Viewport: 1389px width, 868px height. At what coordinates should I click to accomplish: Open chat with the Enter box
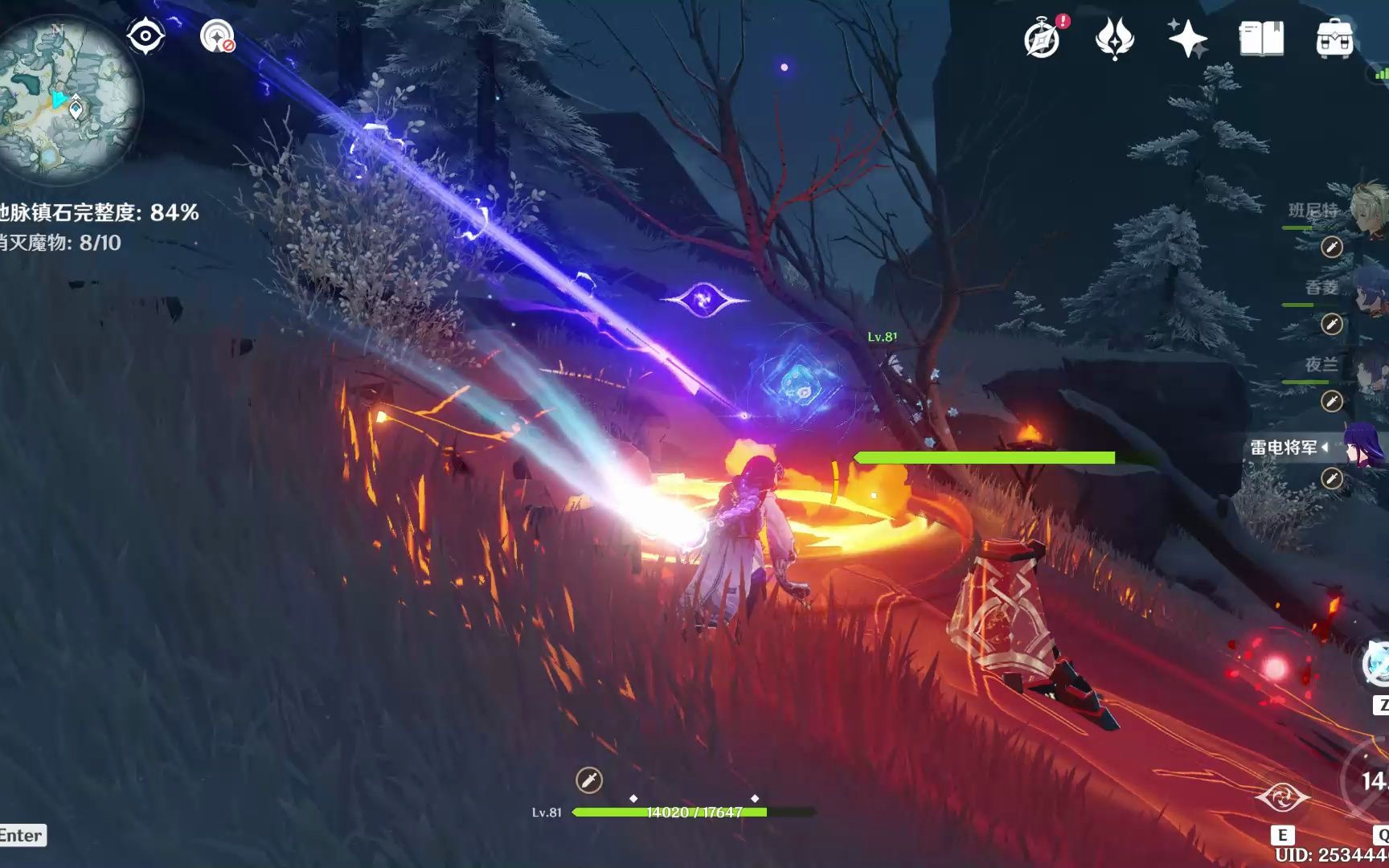(22, 836)
